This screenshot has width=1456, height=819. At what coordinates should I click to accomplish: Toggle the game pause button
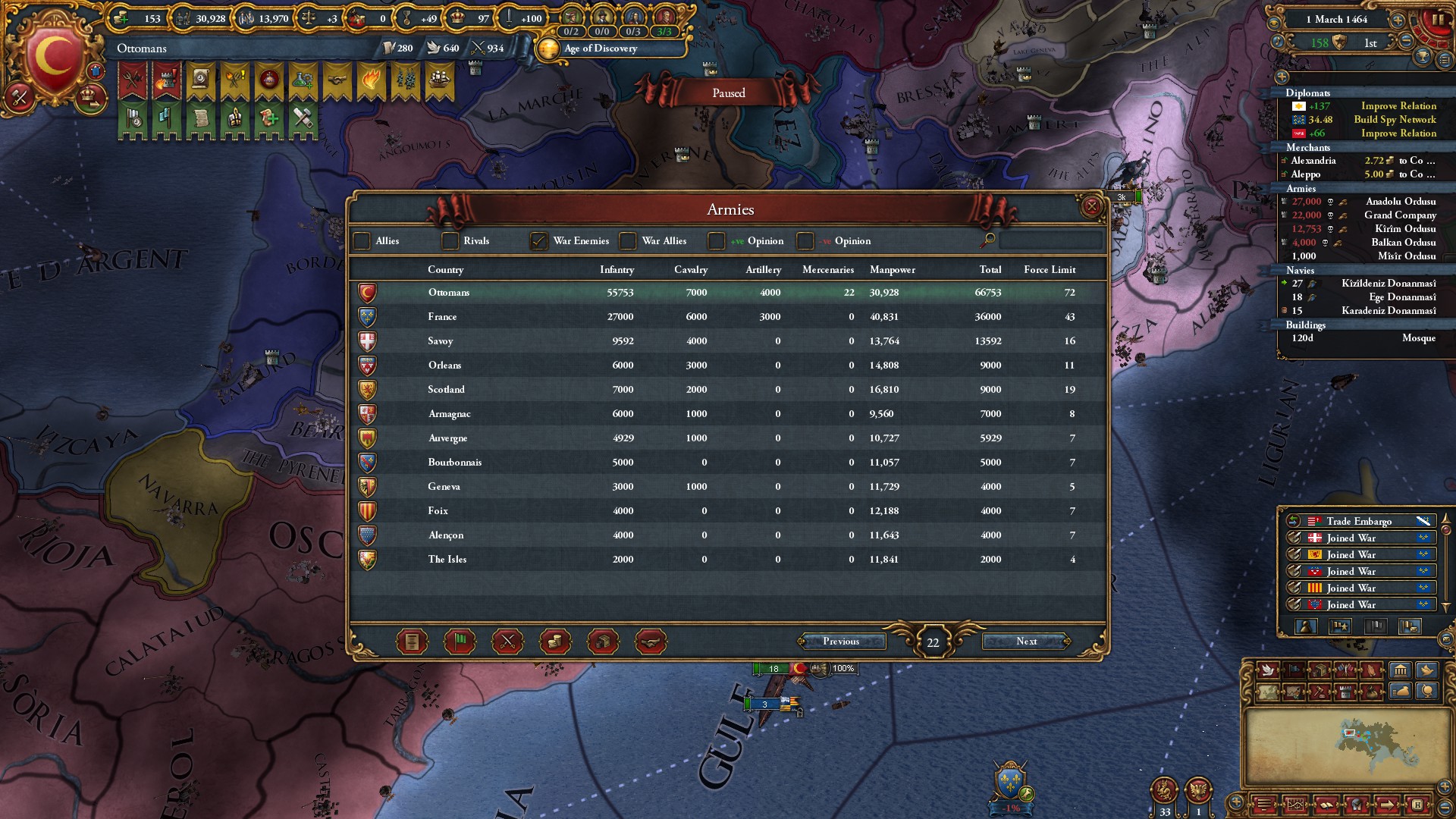[1437, 20]
